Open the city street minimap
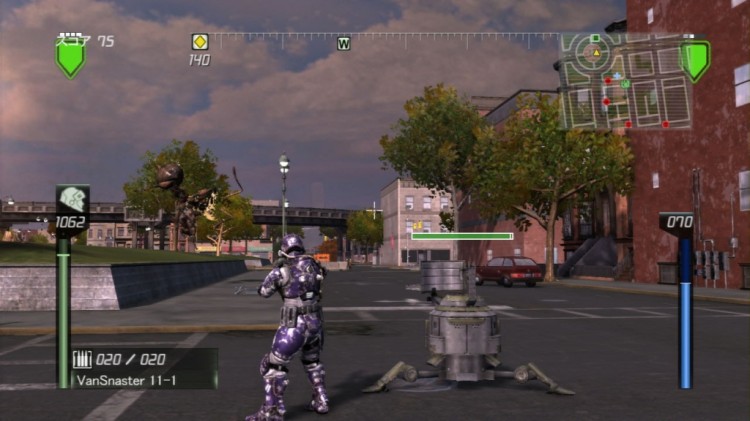Image resolution: width=750 pixels, height=421 pixels. tap(626, 81)
